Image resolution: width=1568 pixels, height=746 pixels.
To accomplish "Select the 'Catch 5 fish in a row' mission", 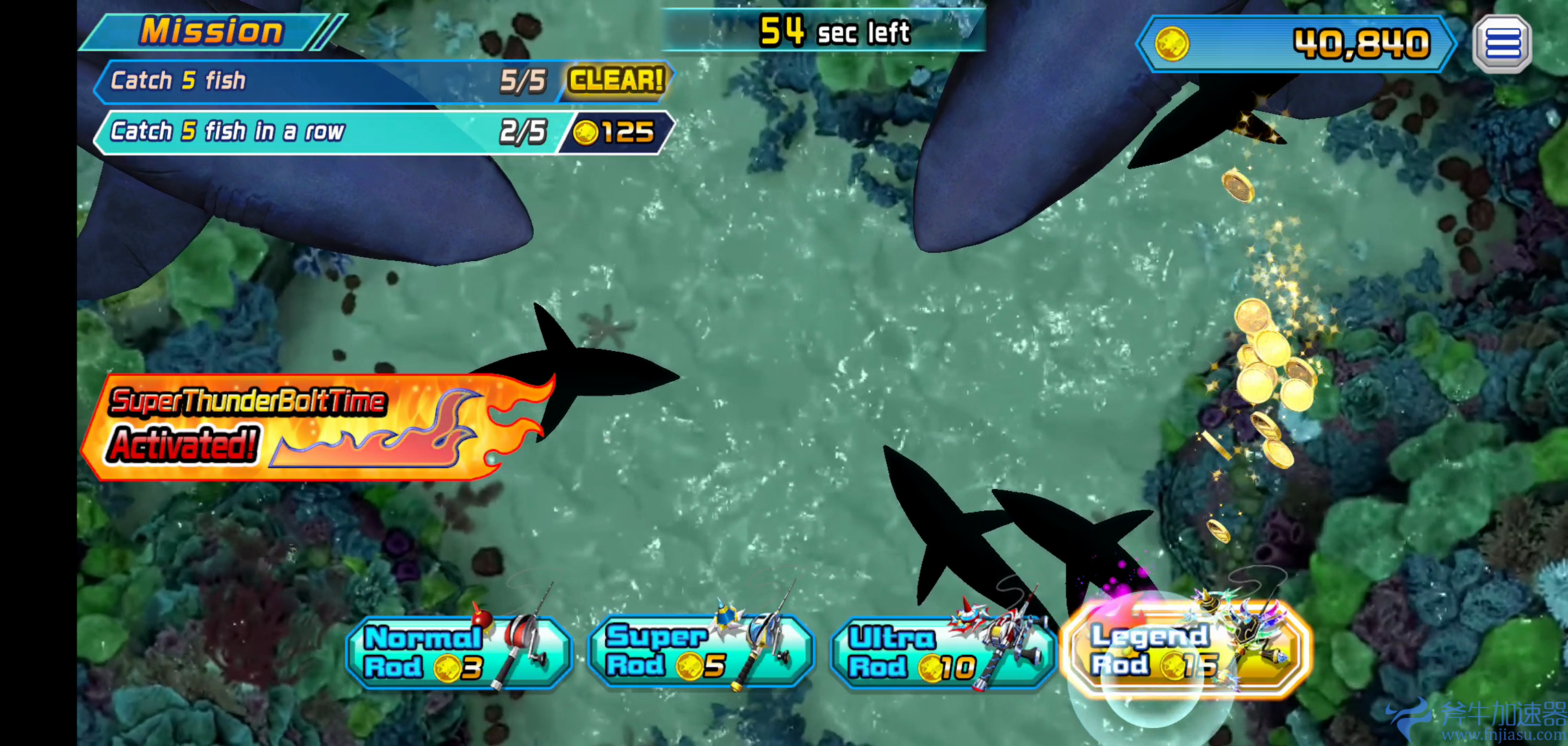I will point(274,130).
